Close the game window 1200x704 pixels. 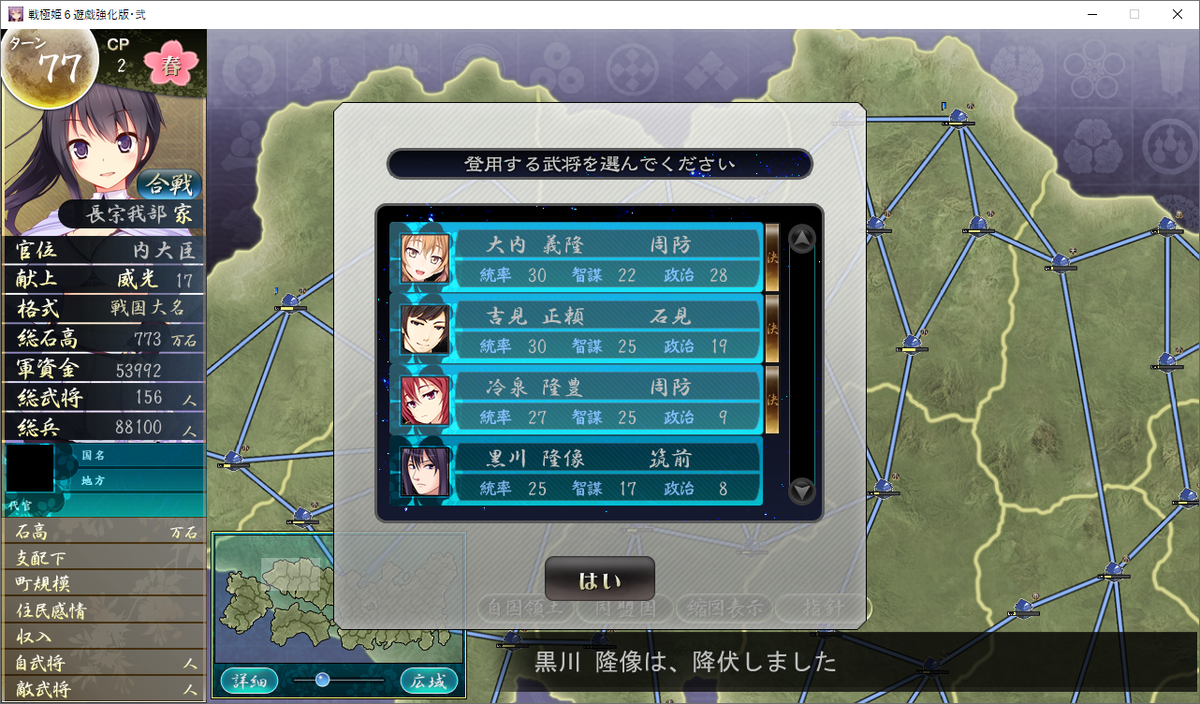tap(1176, 14)
